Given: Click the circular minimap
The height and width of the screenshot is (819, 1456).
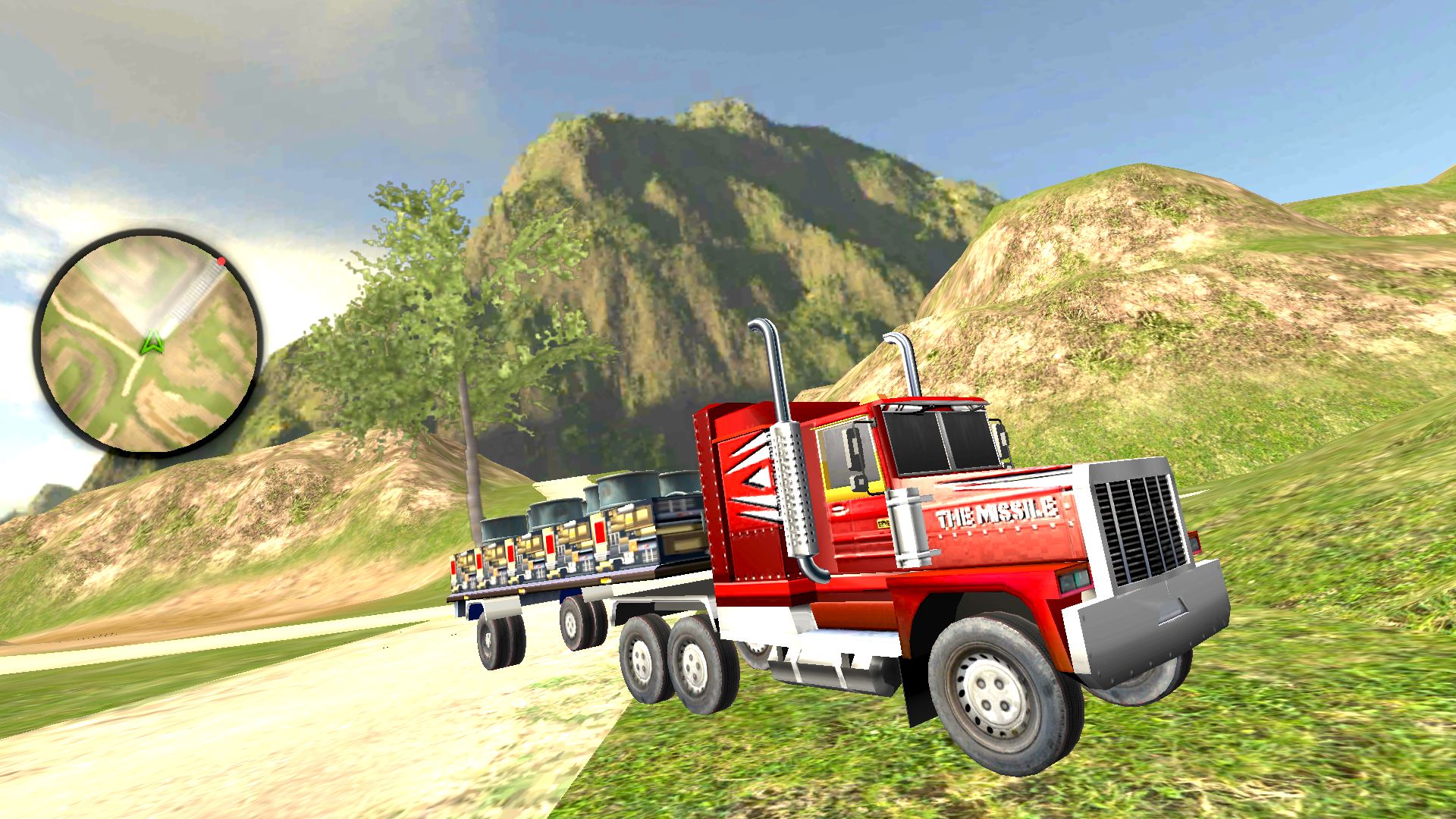Looking at the screenshot, I should pyautogui.click(x=149, y=343).
